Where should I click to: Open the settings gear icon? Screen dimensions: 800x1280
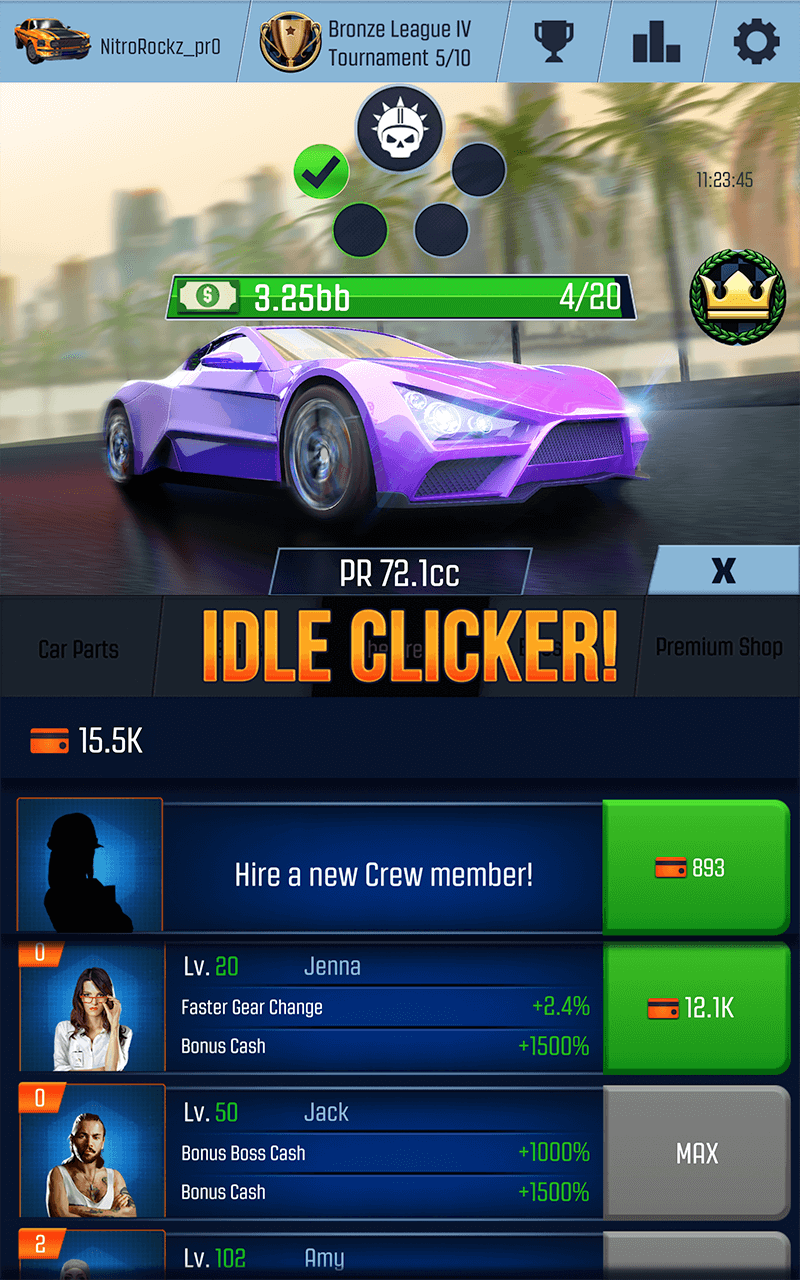(756, 42)
